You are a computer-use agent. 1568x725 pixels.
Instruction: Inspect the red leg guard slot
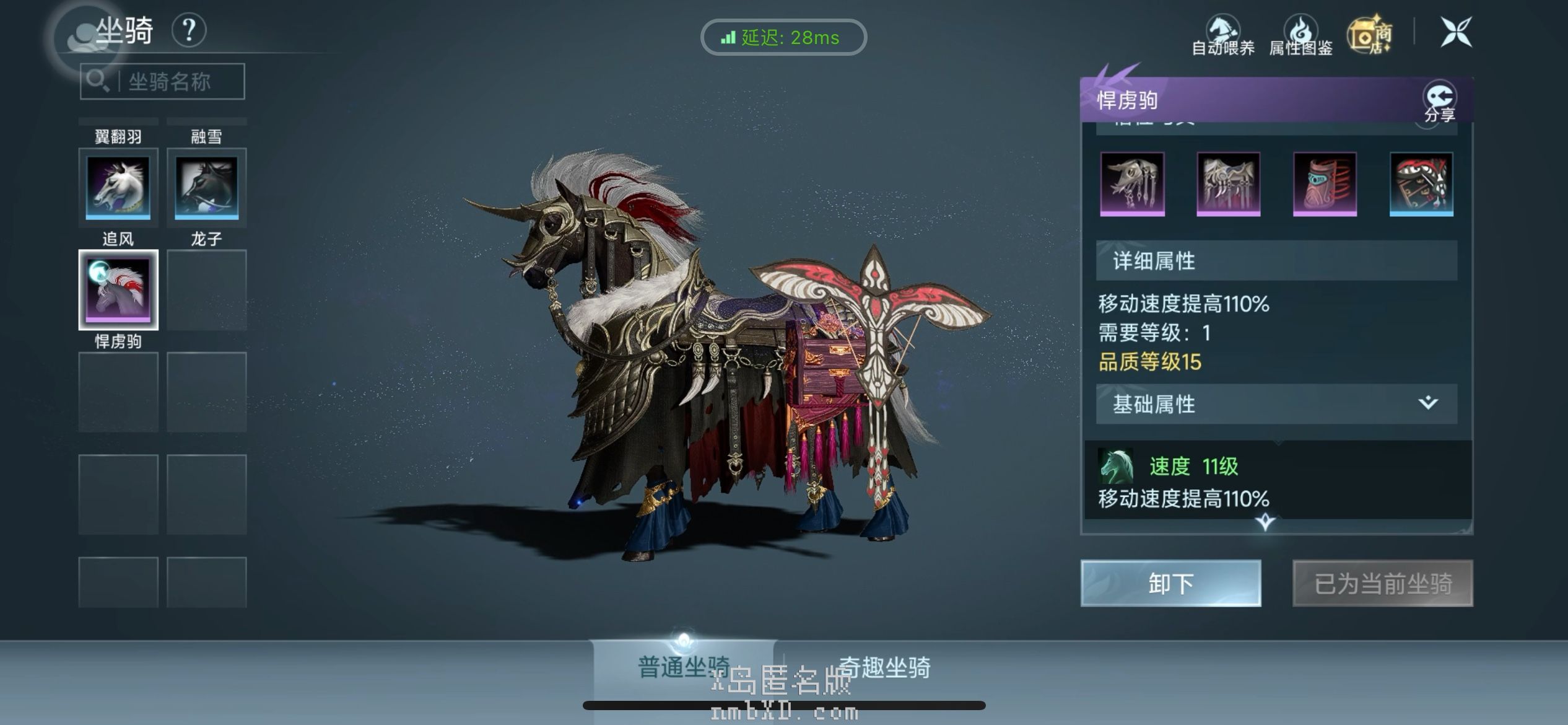1325,184
